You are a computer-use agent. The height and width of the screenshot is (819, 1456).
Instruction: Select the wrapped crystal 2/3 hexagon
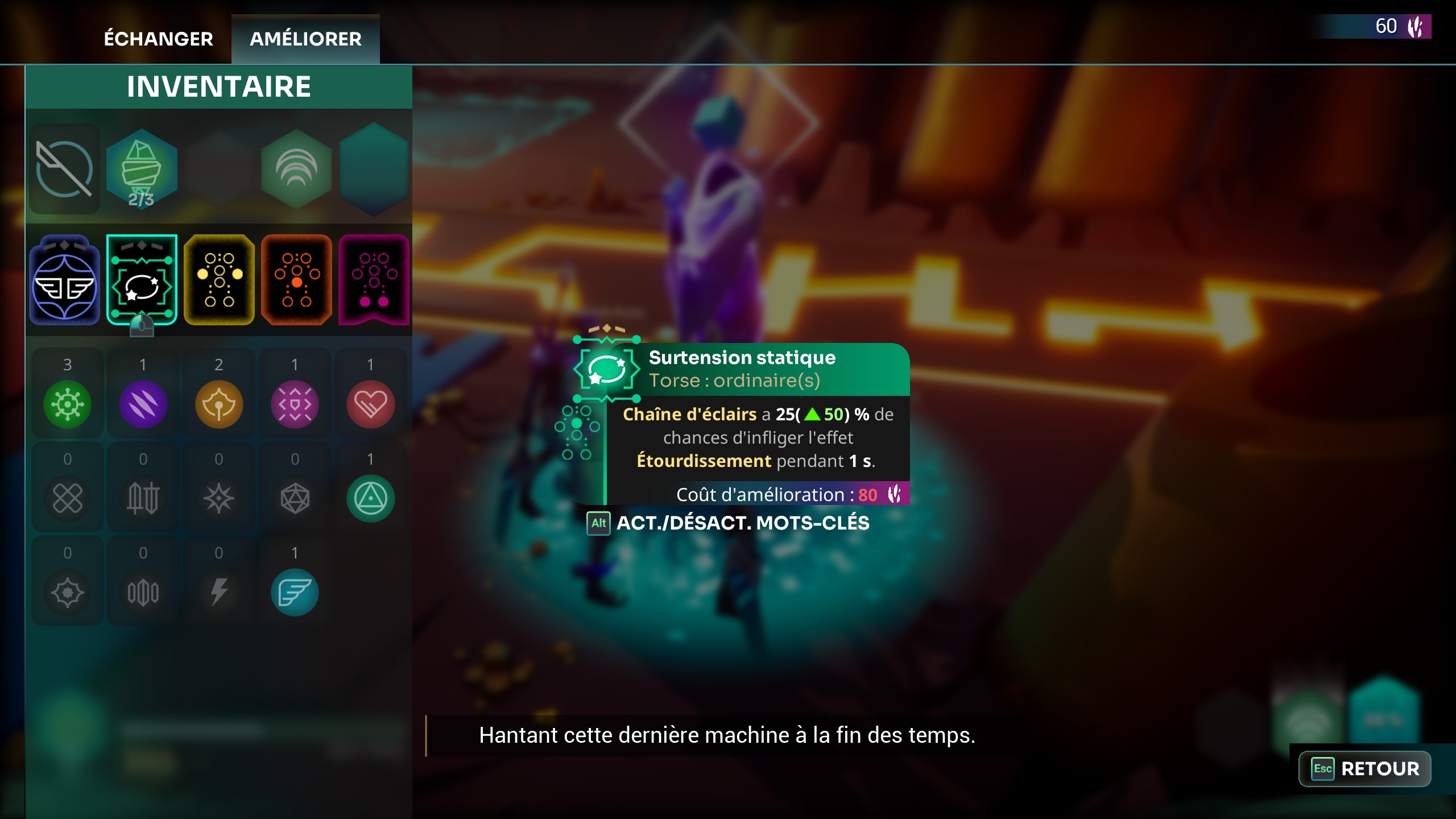coord(142,169)
